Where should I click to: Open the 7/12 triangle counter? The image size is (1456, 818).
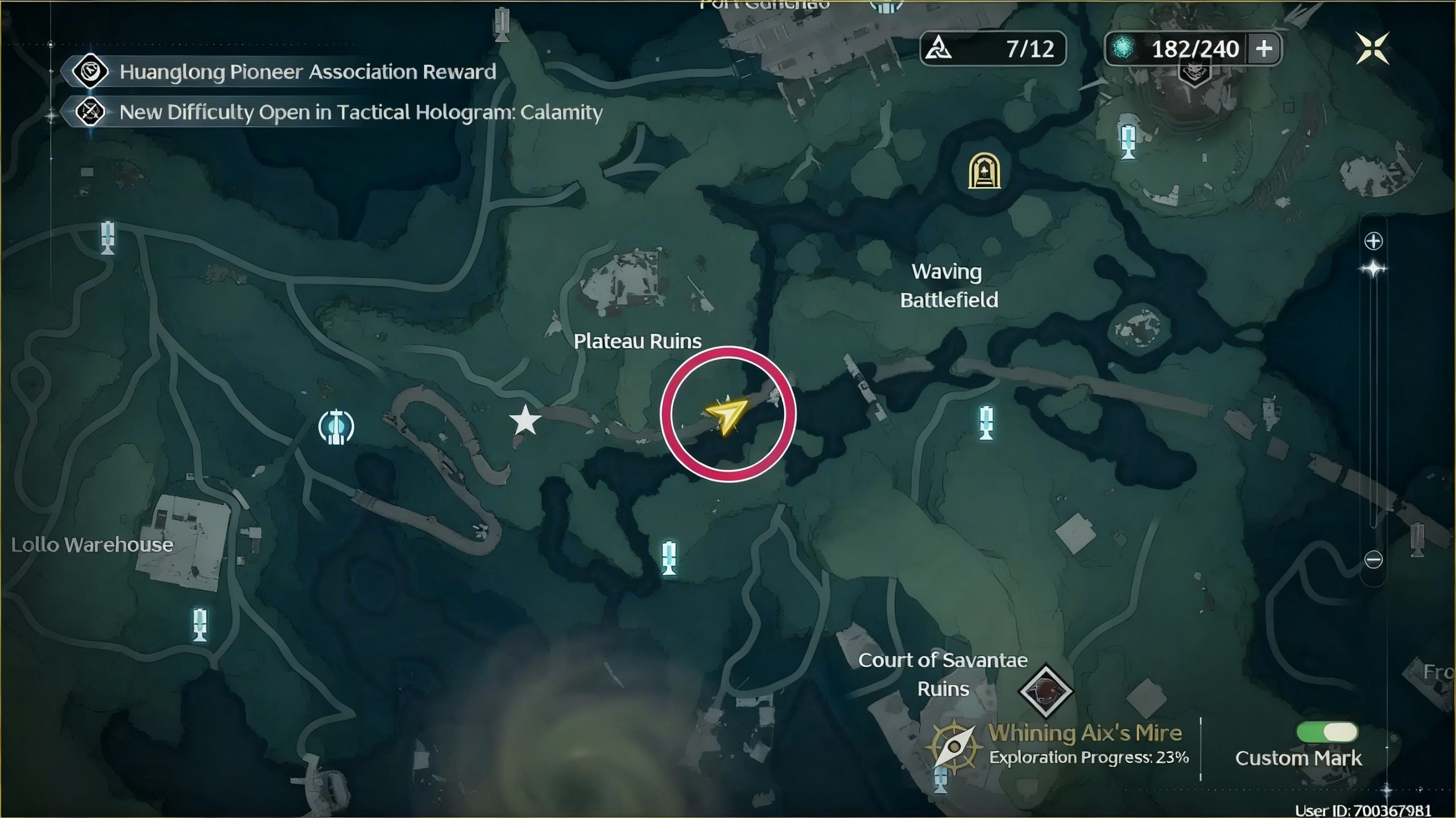(x=992, y=49)
